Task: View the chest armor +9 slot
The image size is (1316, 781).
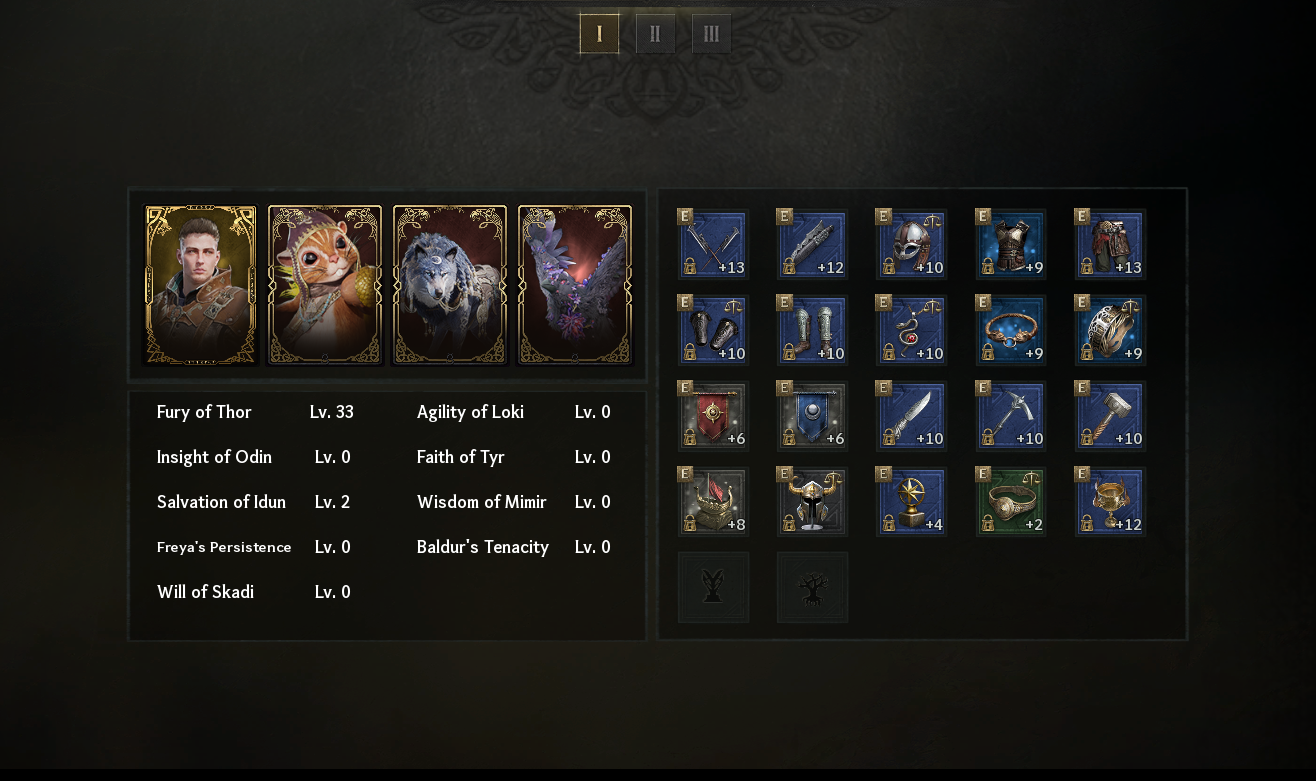Action: click(x=1011, y=244)
